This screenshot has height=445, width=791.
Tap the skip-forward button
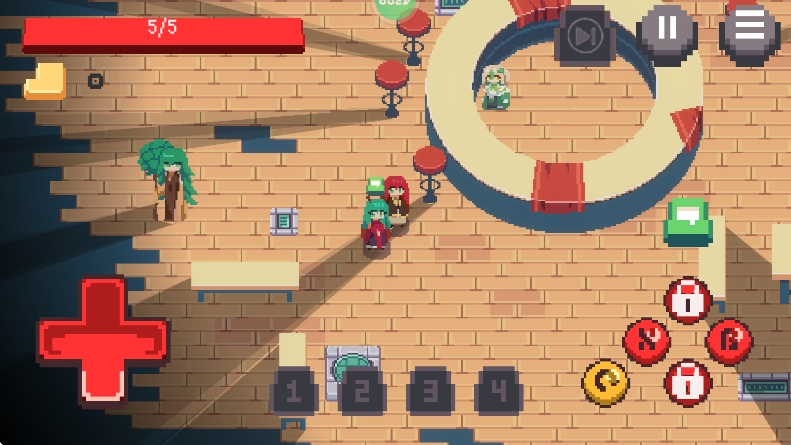click(x=584, y=37)
